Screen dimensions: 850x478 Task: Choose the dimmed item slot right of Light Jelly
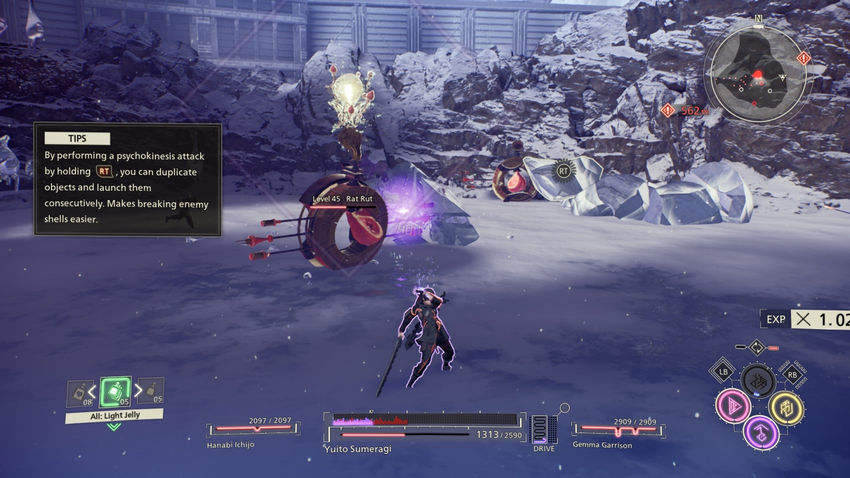click(151, 390)
